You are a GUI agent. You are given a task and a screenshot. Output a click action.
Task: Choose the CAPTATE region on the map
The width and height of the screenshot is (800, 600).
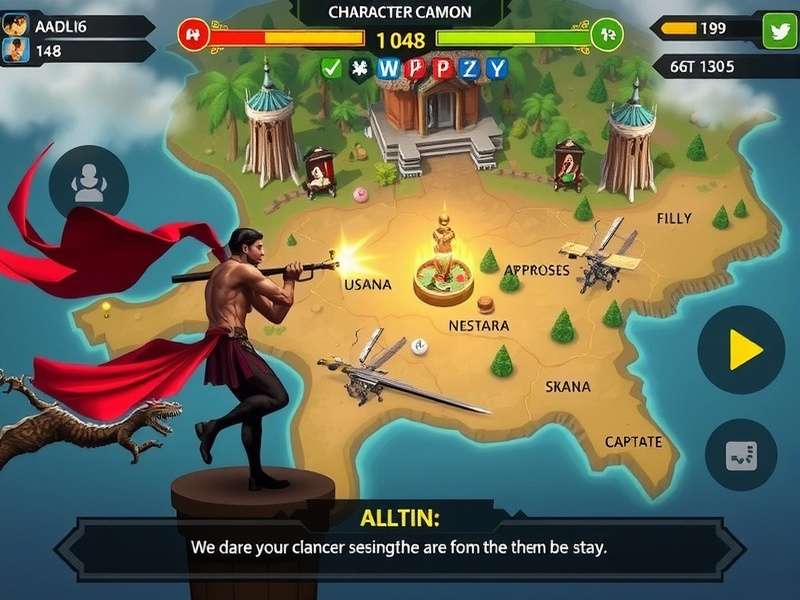tap(633, 441)
